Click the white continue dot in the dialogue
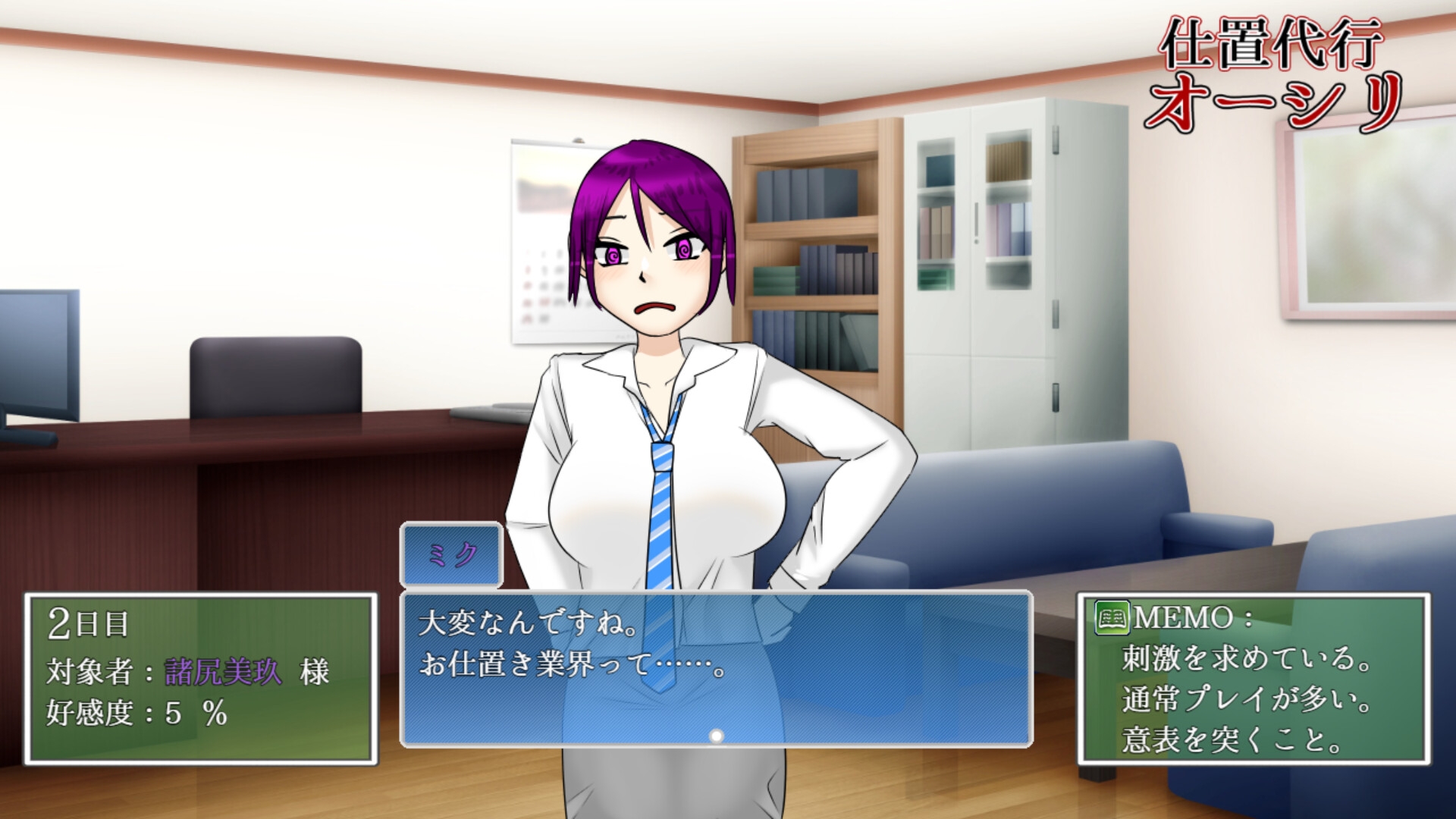This screenshot has width=1456, height=819. click(716, 736)
